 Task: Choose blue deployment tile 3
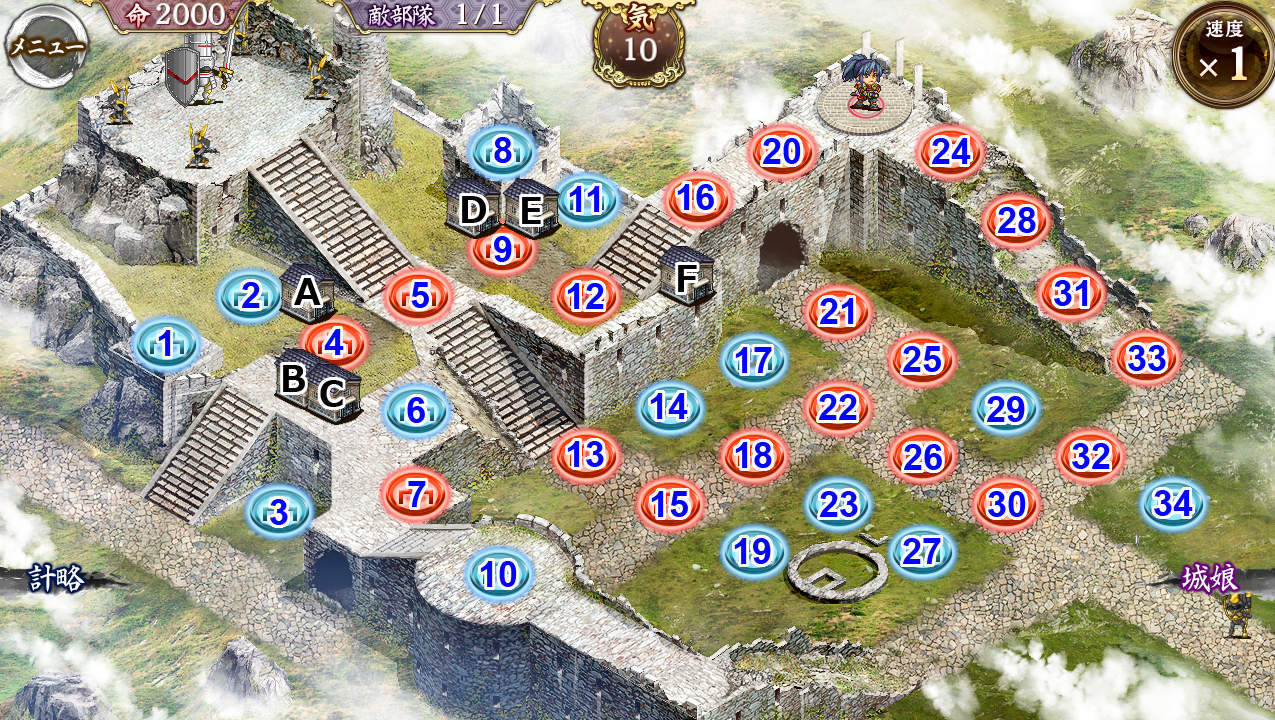pos(279,513)
